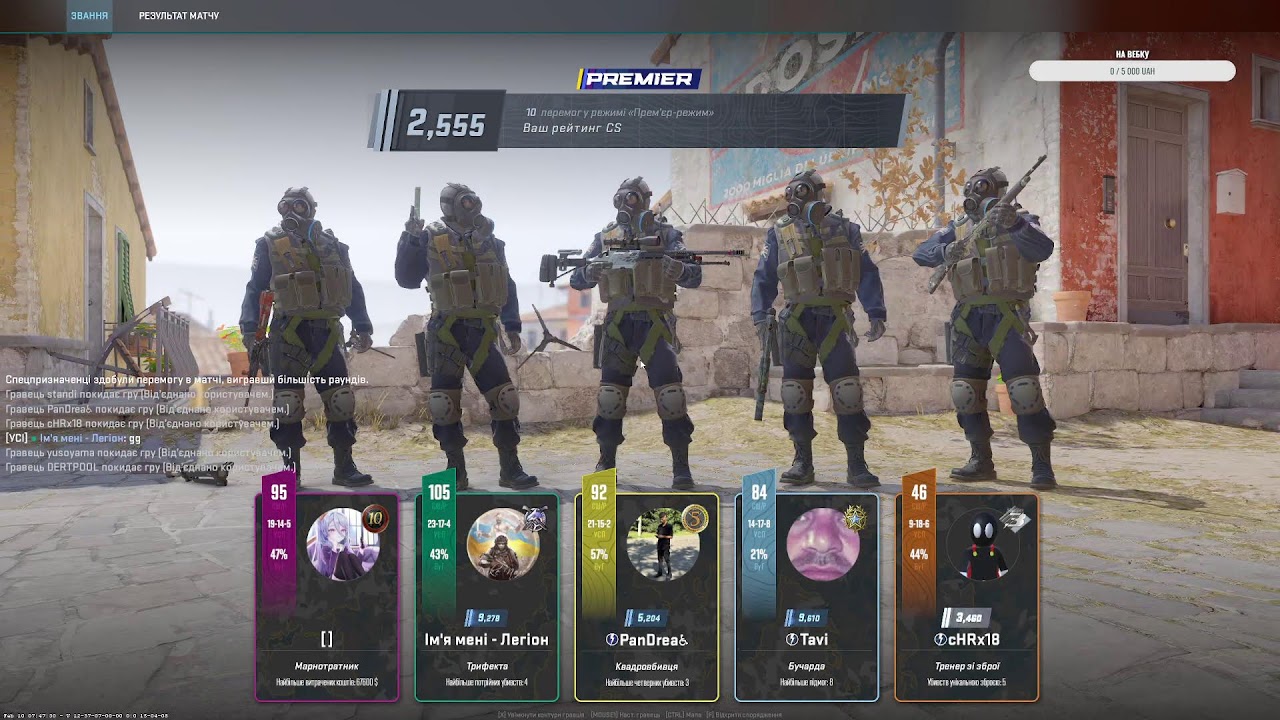This screenshot has width=1280, height=720.
Task: Open the РЕЗУЛЬТАТ МАТЧУ tab
Action: point(179,16)
